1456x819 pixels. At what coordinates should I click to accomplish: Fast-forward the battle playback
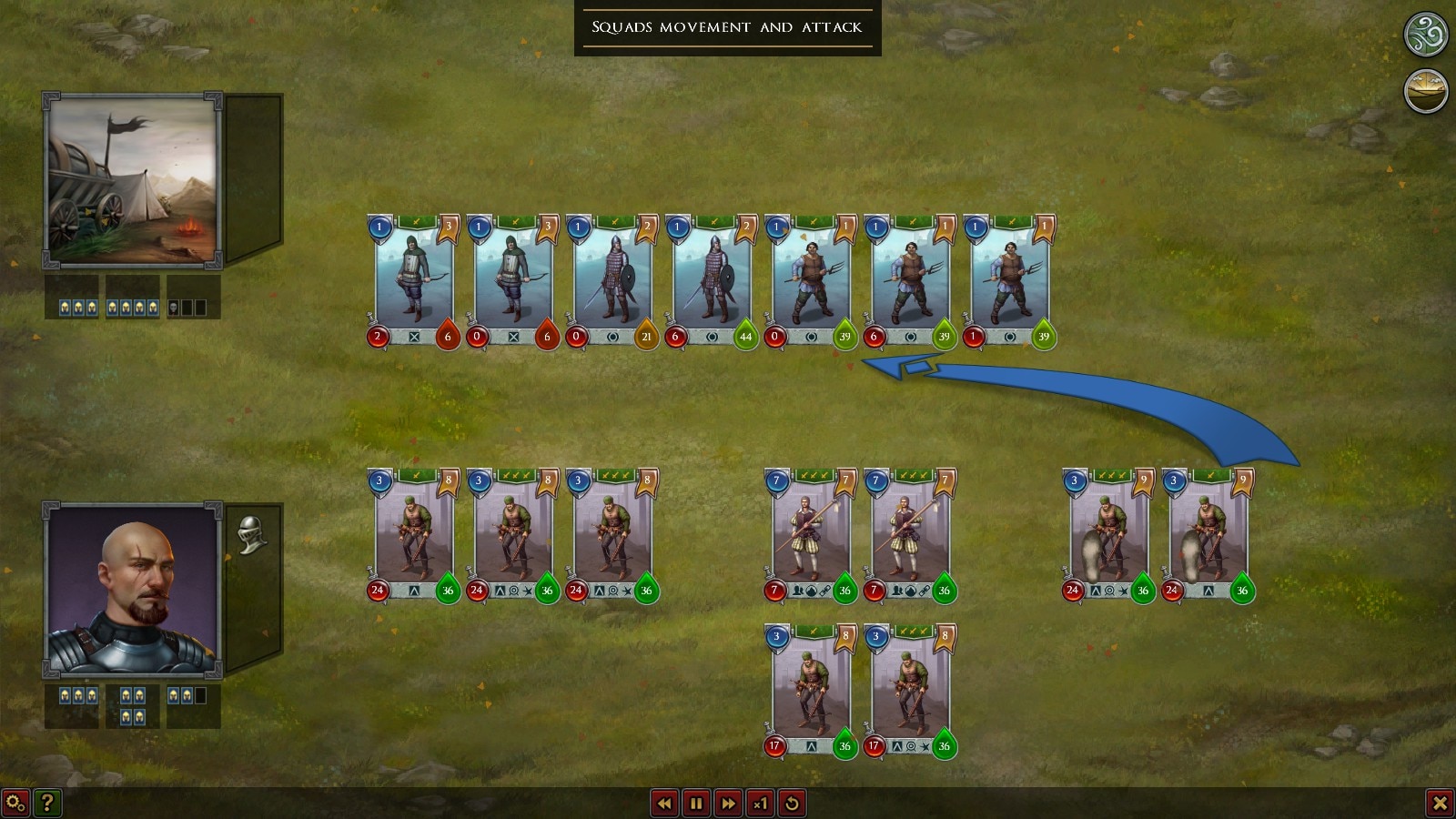(x=728, y=804)
